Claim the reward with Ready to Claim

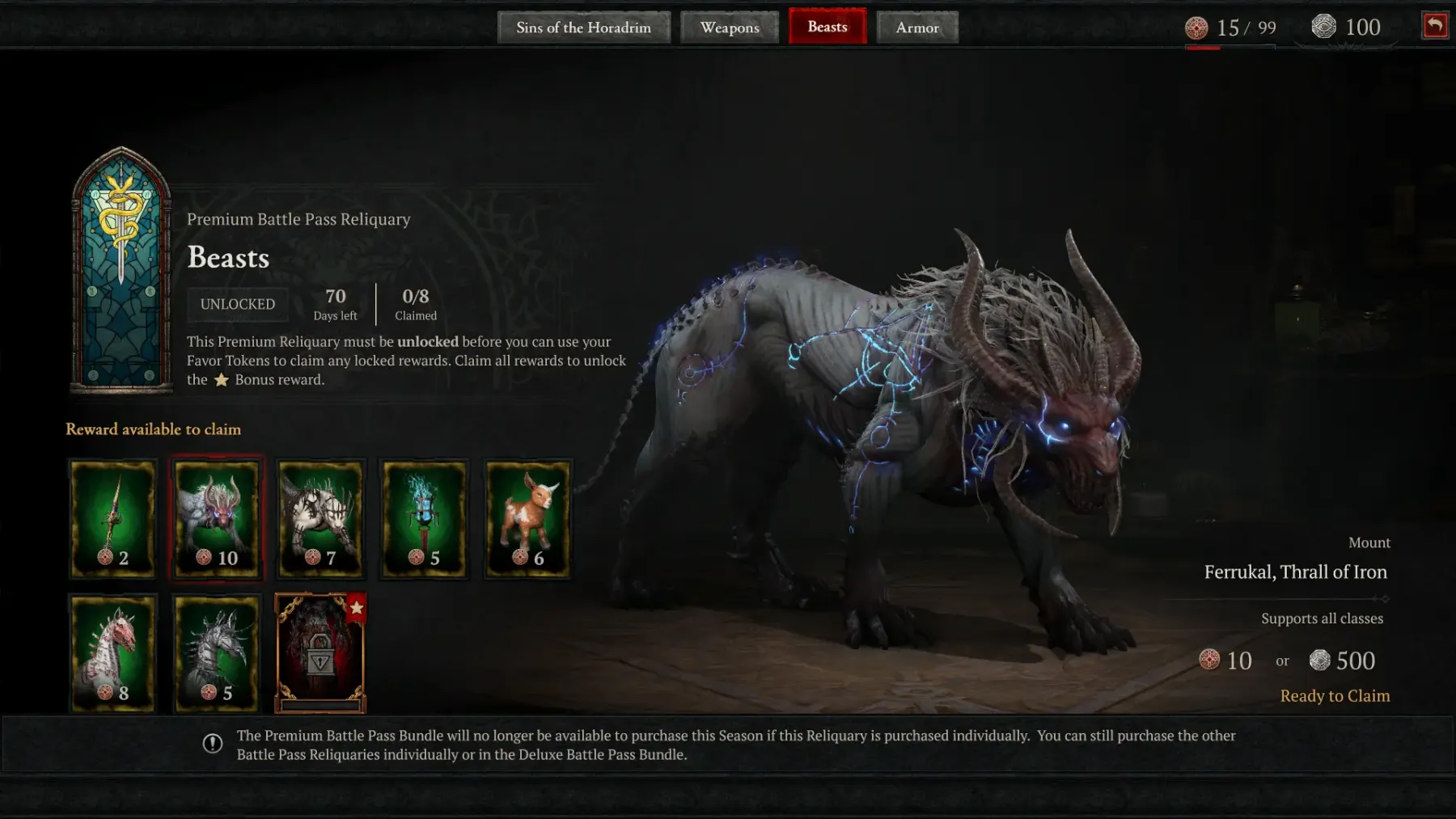coord(1335,696)
